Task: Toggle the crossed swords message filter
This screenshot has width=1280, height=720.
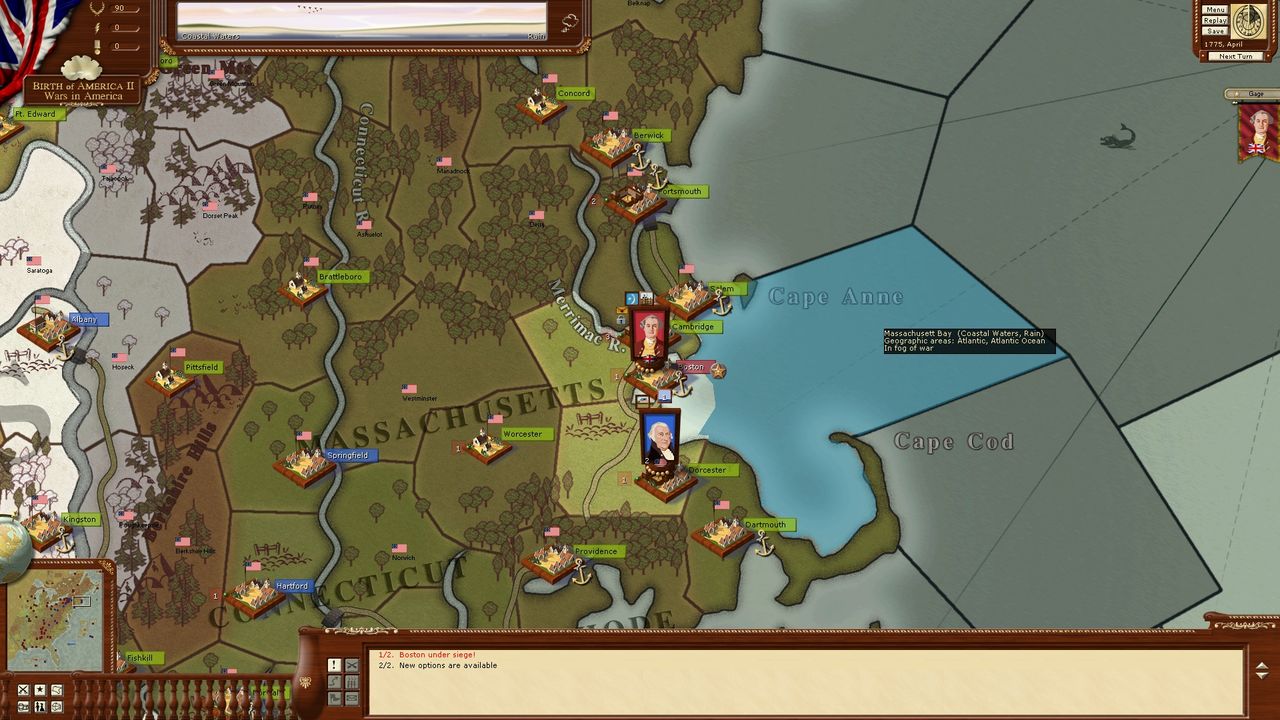Action: pyautogui.click(x=351, y=665)
